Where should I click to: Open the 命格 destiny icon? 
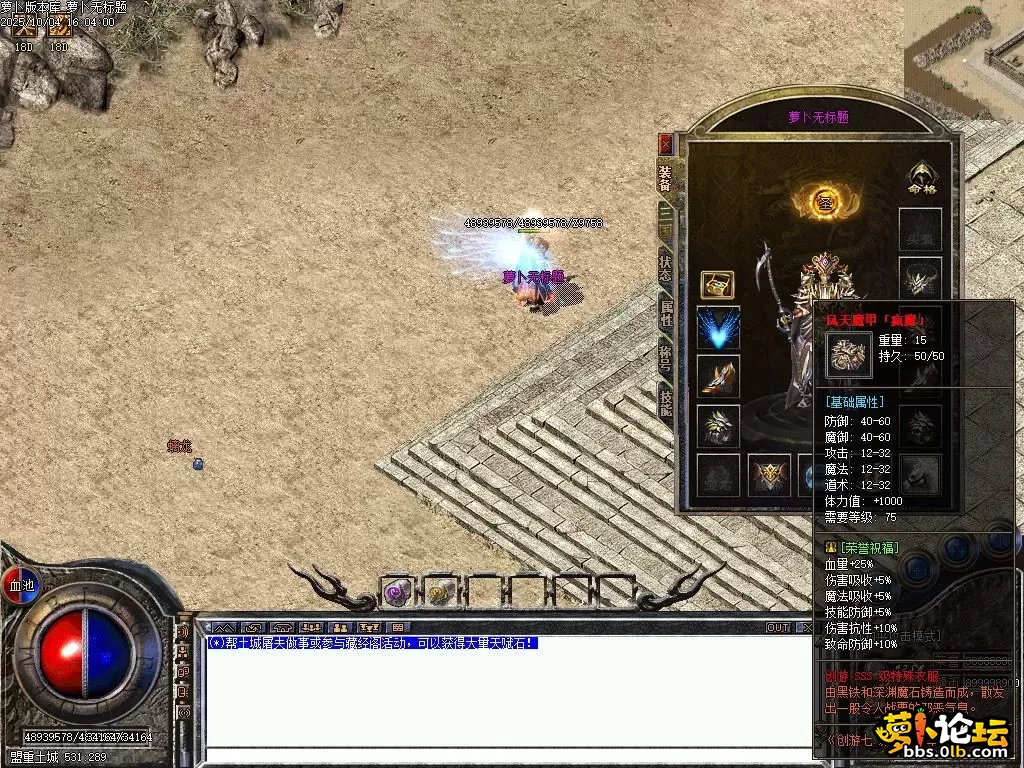(x=920, y=178)
